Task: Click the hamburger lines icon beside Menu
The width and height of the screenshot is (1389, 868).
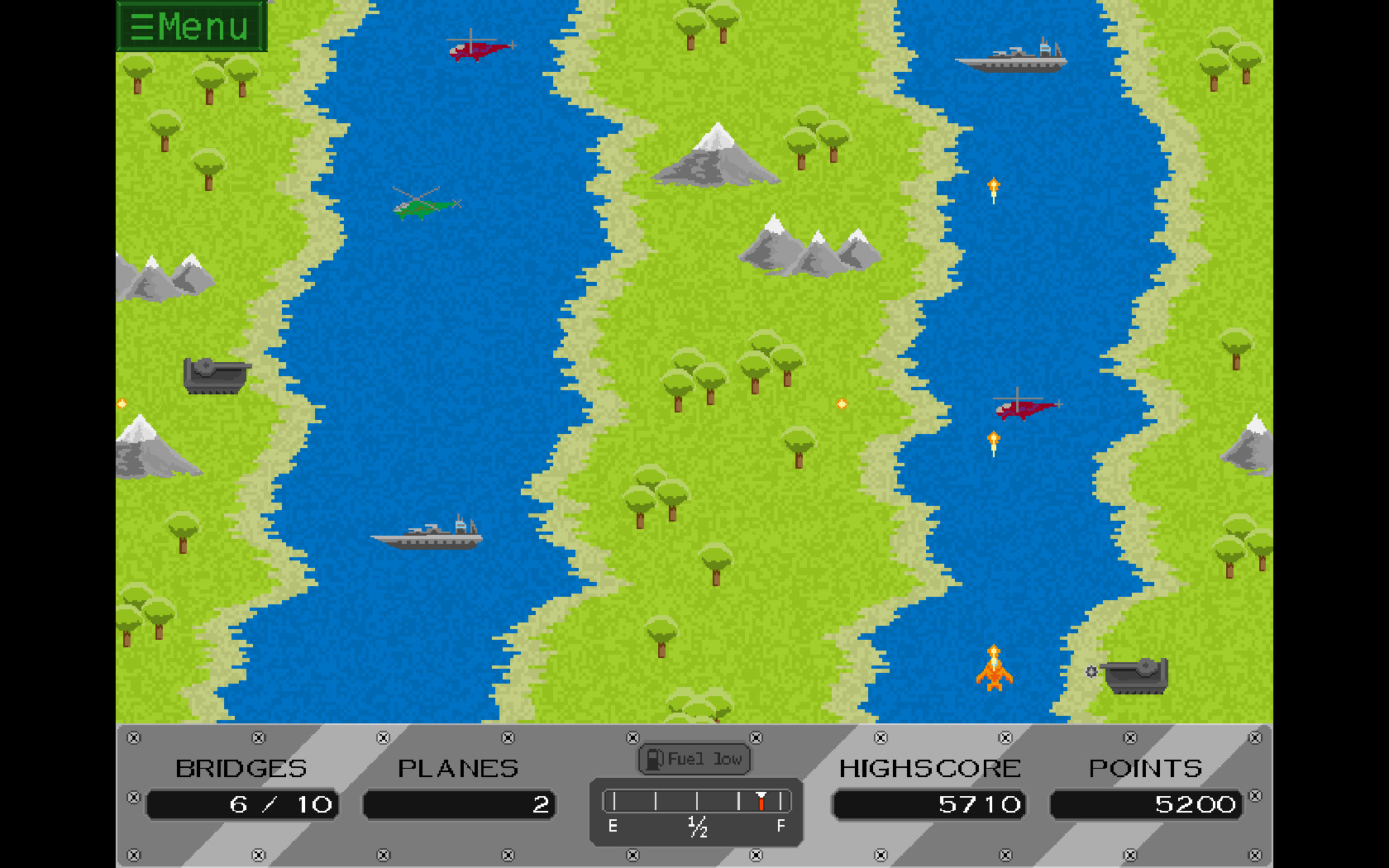Action: [x=141, y=26]
